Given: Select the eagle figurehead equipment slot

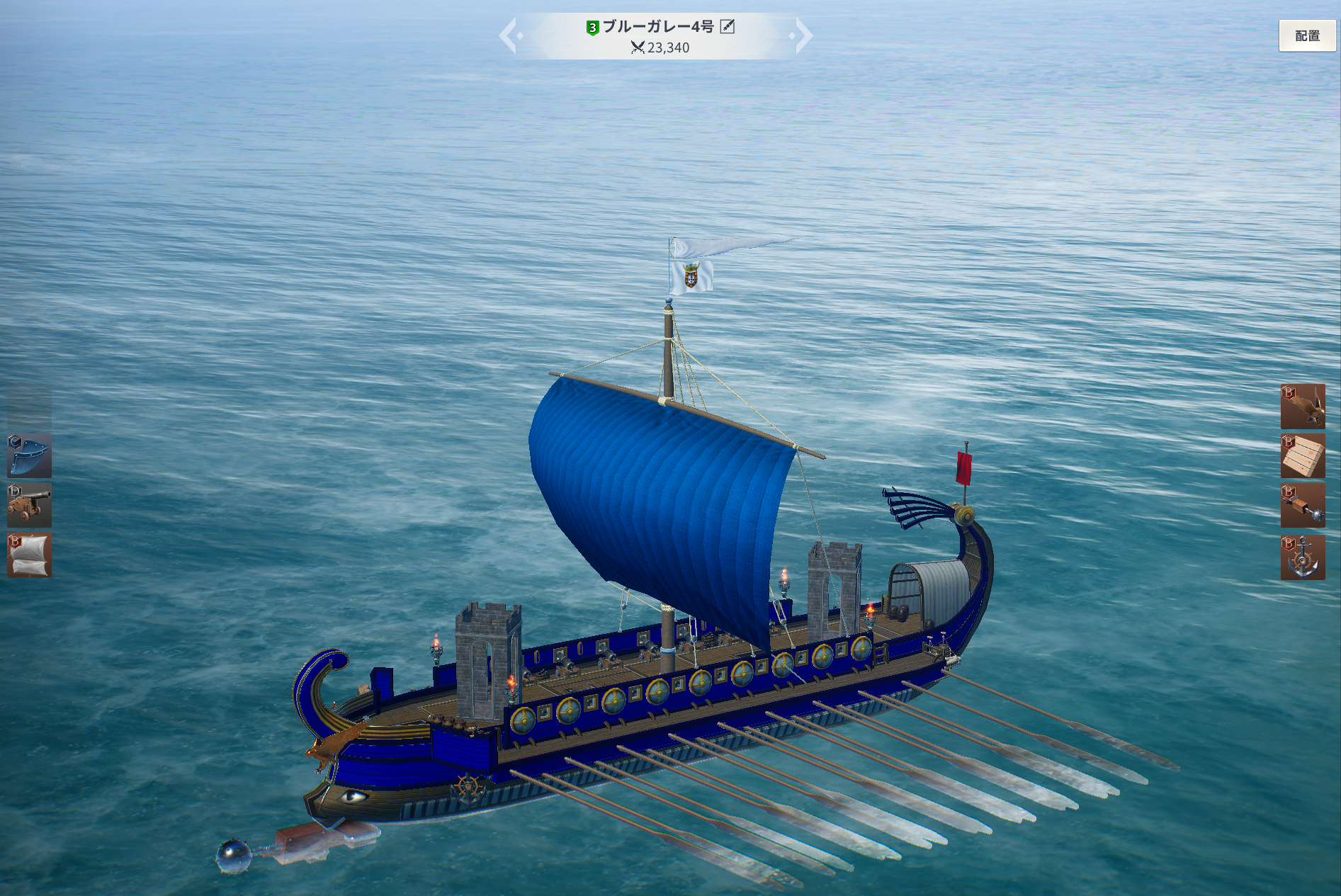Looking at the screenshot, I should coord(1302,407).
